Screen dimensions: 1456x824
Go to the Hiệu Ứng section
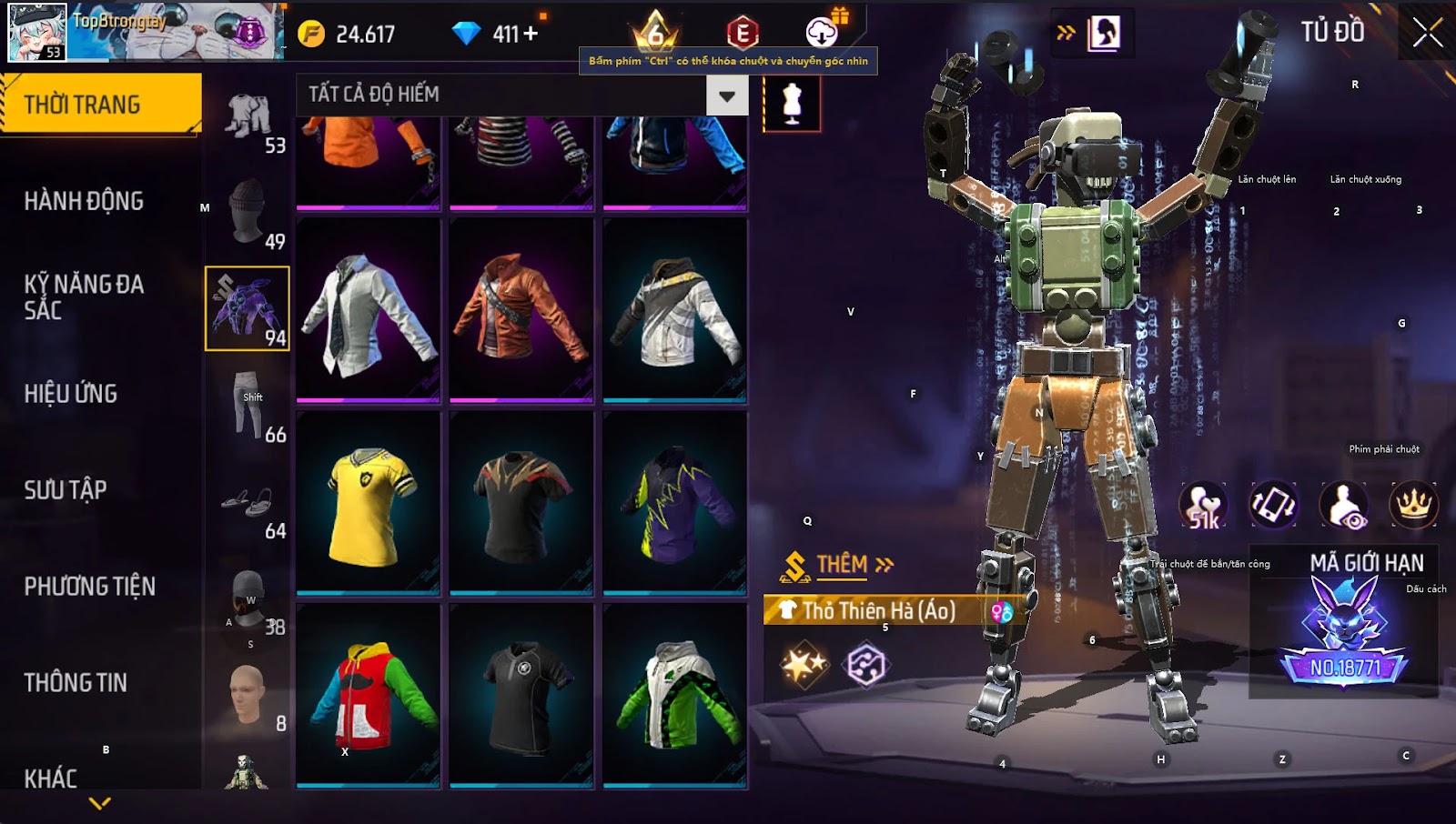[x=71, y=394]
